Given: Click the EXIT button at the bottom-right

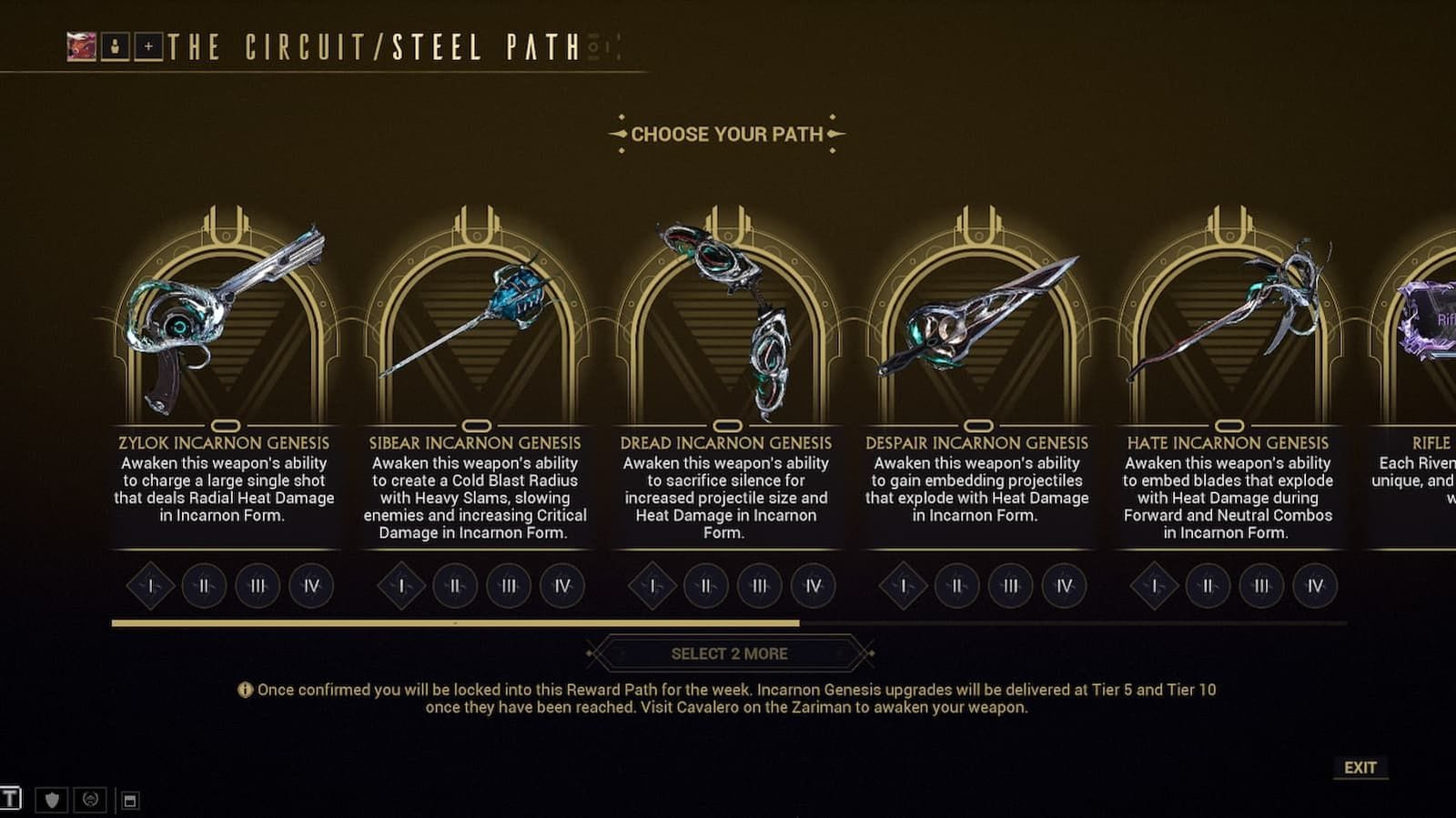Looking at the screenshot, I should coord(1362,767).
